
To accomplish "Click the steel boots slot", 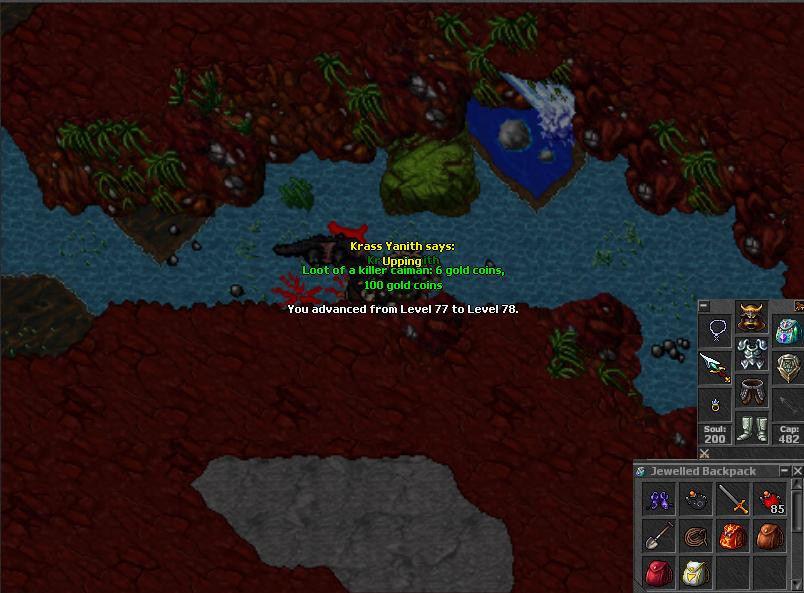I will 751,428.
